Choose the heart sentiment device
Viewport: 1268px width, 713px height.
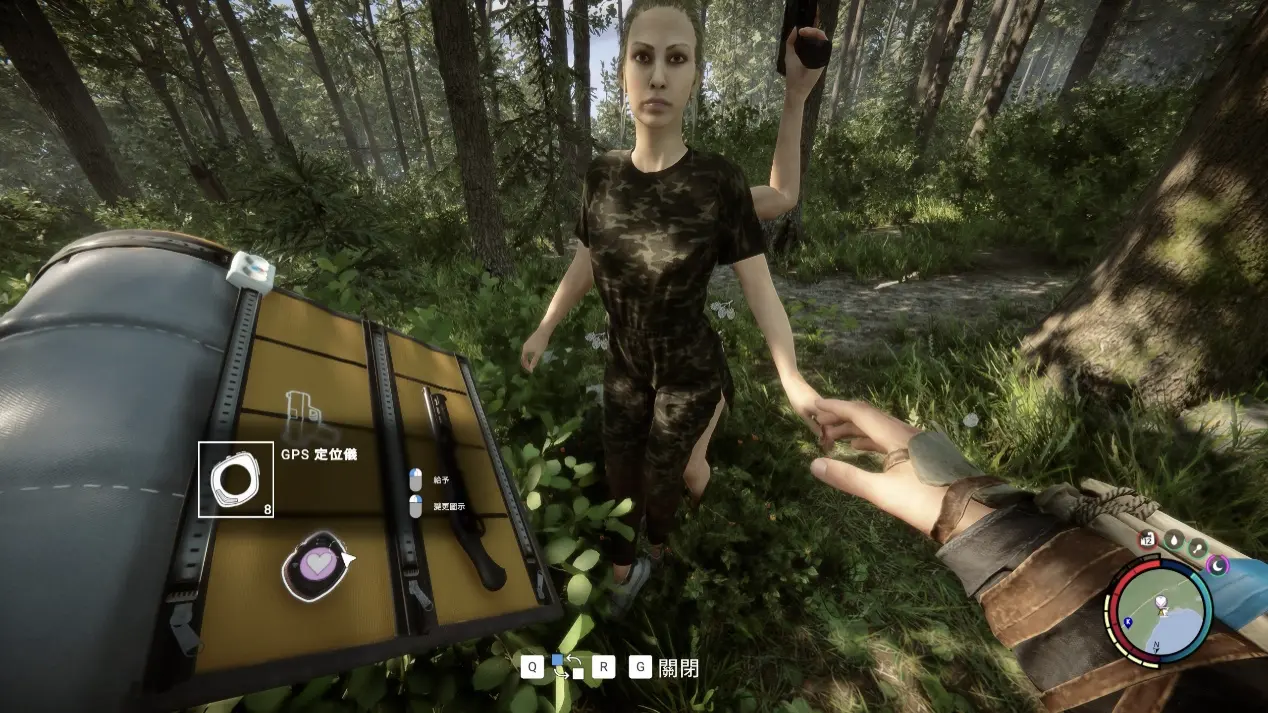(315, 565)
